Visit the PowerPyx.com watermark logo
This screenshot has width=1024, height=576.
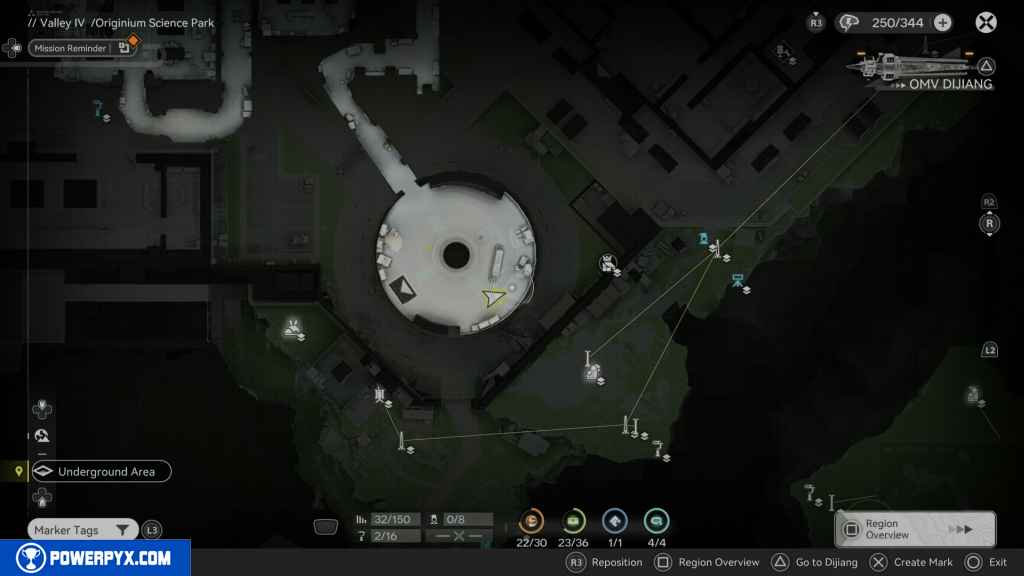click(95, 558)
